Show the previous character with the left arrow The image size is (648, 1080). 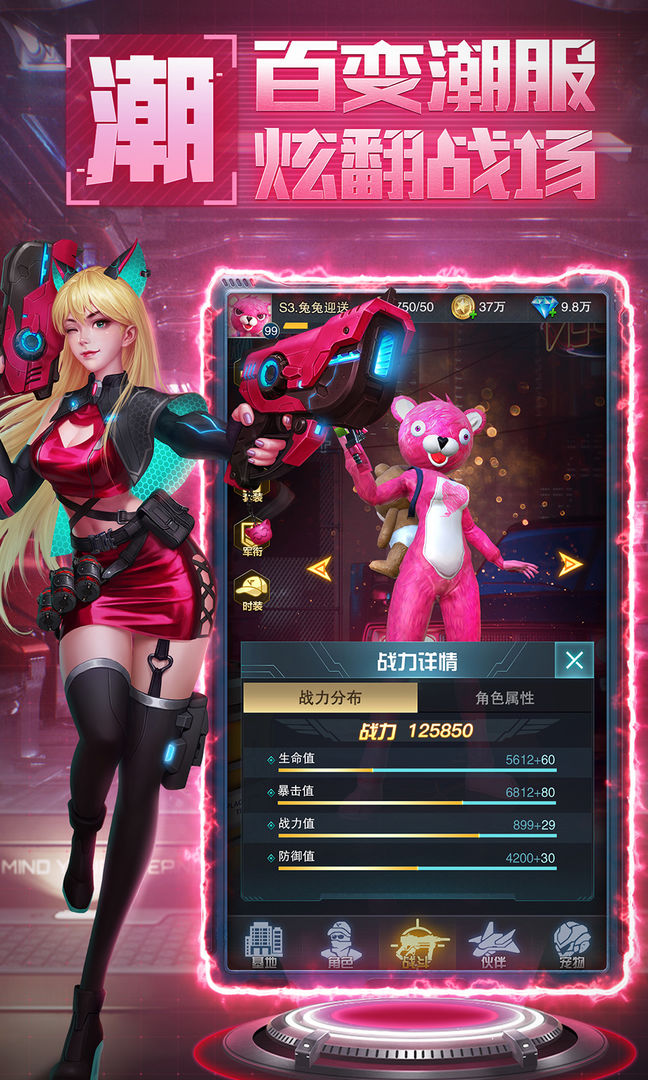(x=320, y=568)
